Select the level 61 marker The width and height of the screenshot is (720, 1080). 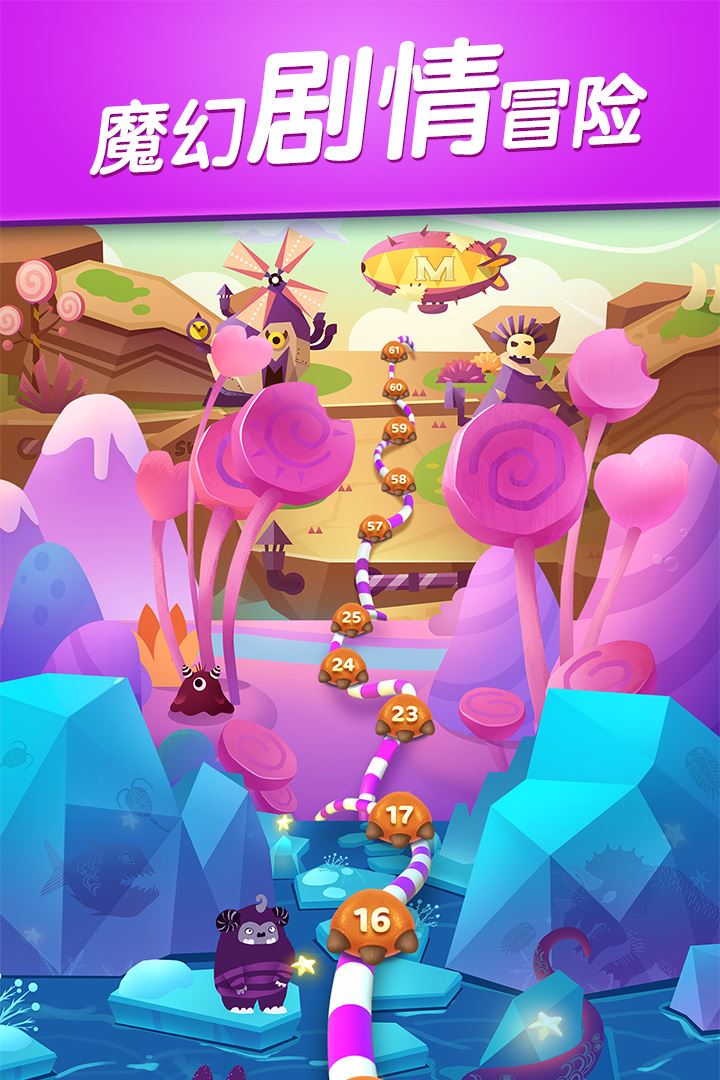pyautogui.click(x=394, y=351)
